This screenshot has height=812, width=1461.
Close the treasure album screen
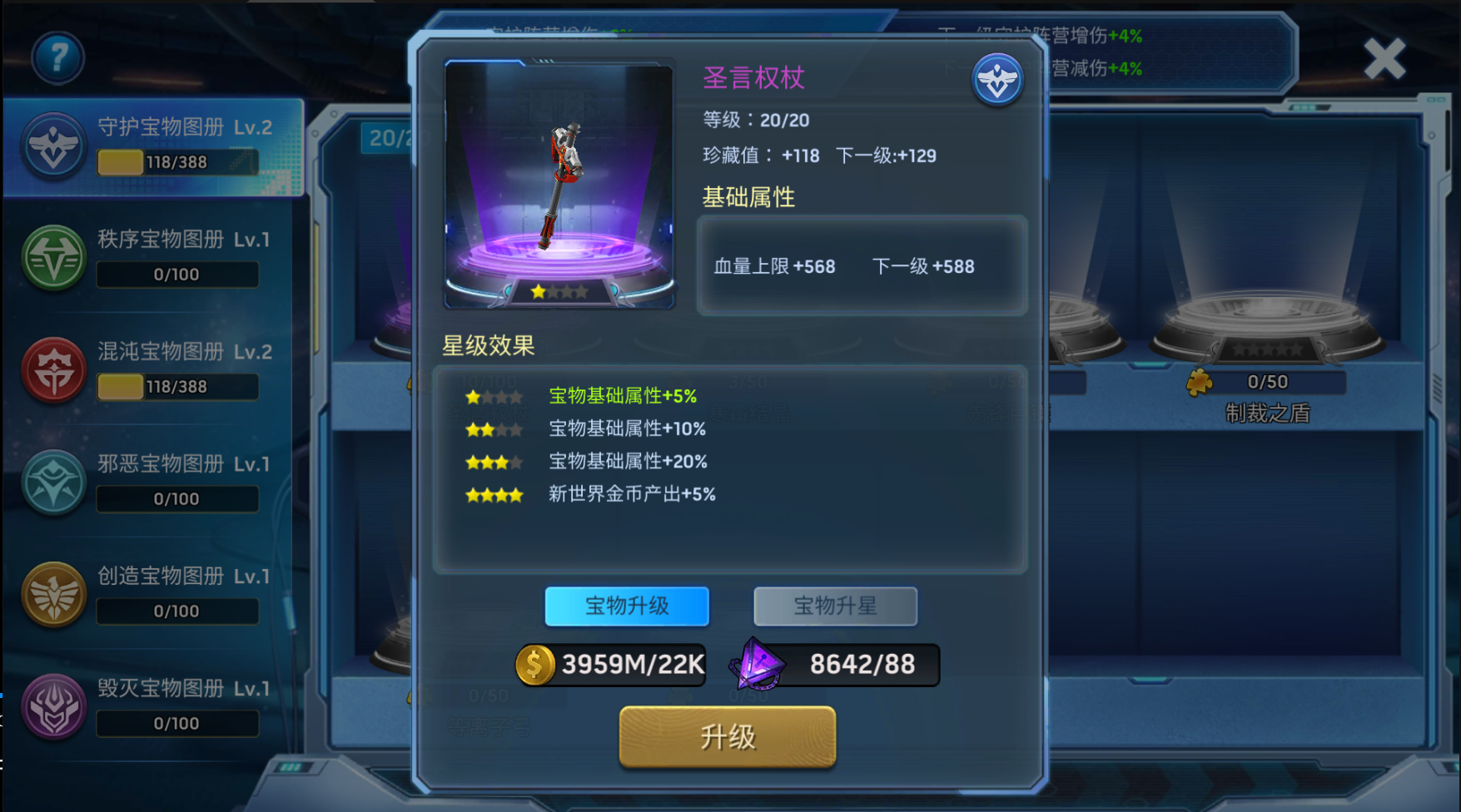pos(1384,59)
